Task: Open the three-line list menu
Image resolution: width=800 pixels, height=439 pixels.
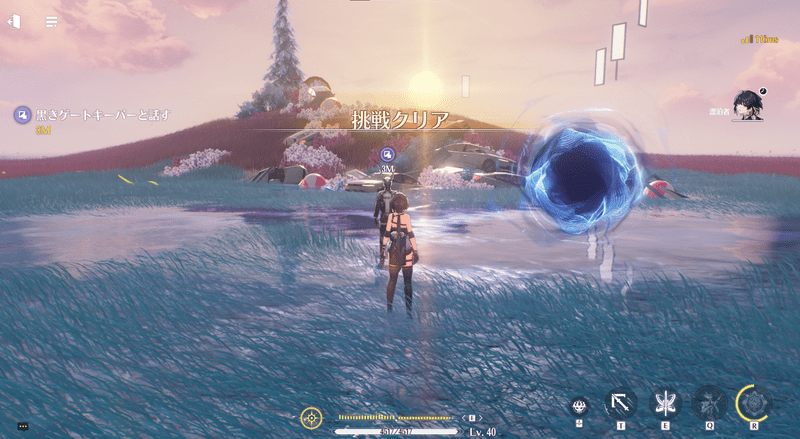Action: [51, 21]
